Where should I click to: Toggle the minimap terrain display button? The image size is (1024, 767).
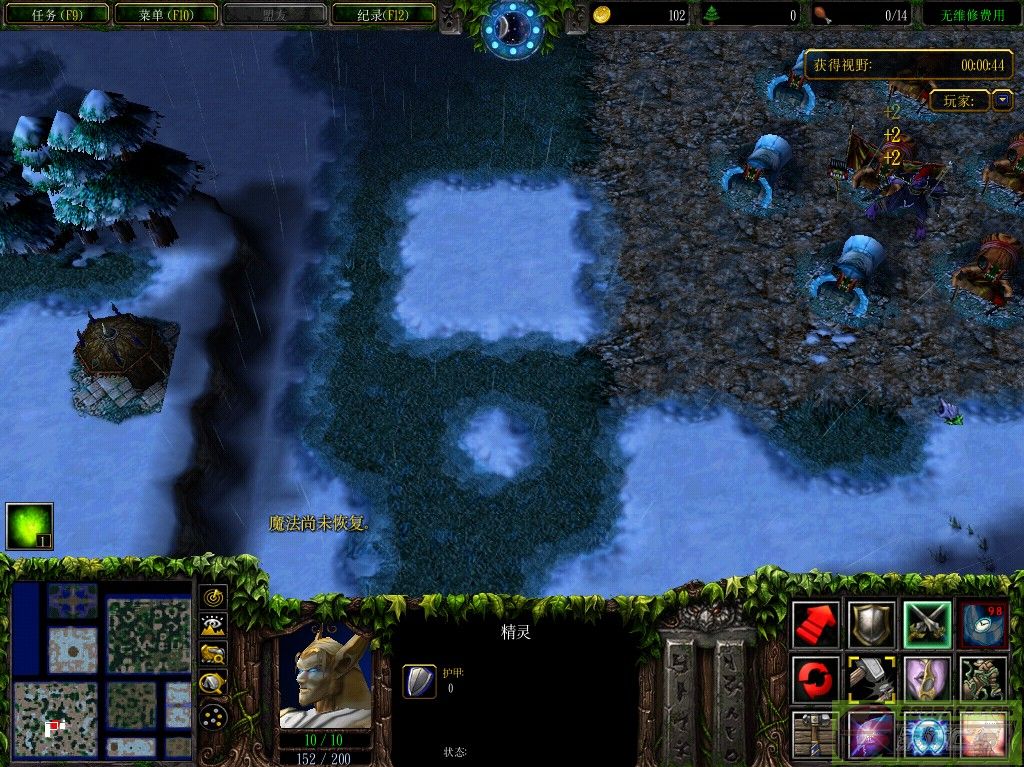click(x=213, y=626)
